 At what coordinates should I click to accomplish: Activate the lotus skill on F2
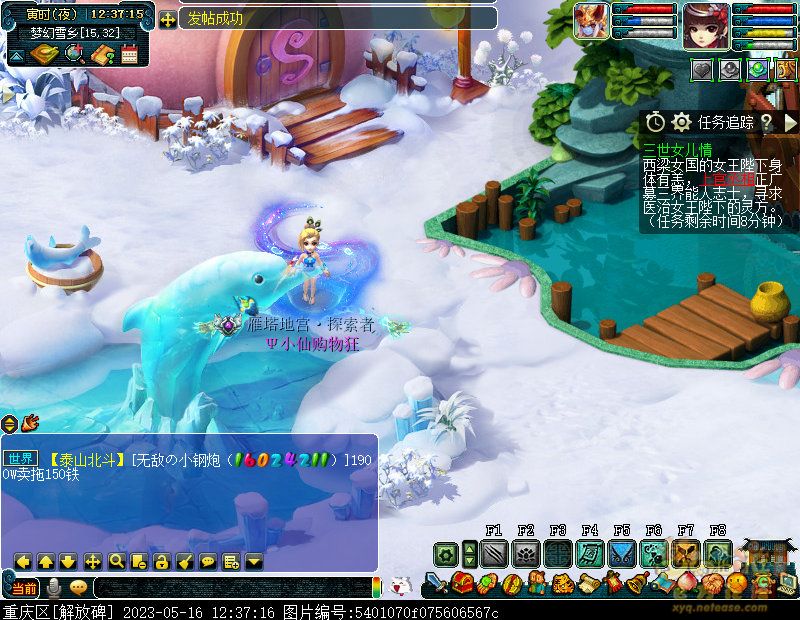526,553
